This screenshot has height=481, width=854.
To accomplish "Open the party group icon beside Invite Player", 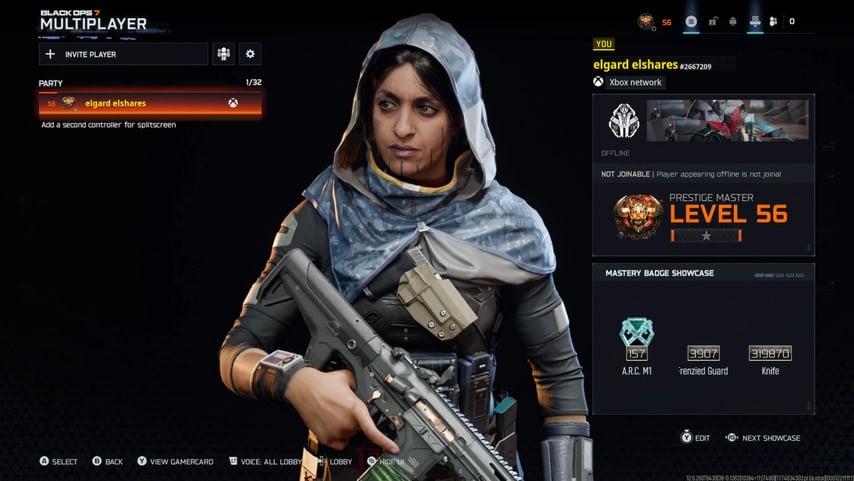I will click(224, 54).
